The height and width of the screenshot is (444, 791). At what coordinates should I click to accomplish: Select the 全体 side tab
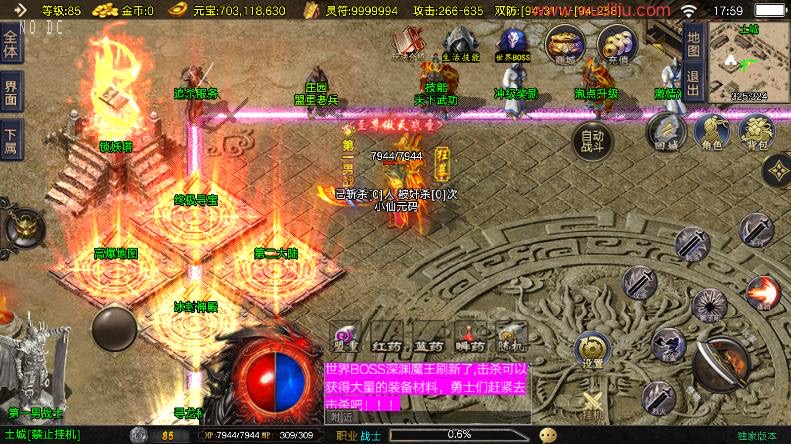click(11, 46)
